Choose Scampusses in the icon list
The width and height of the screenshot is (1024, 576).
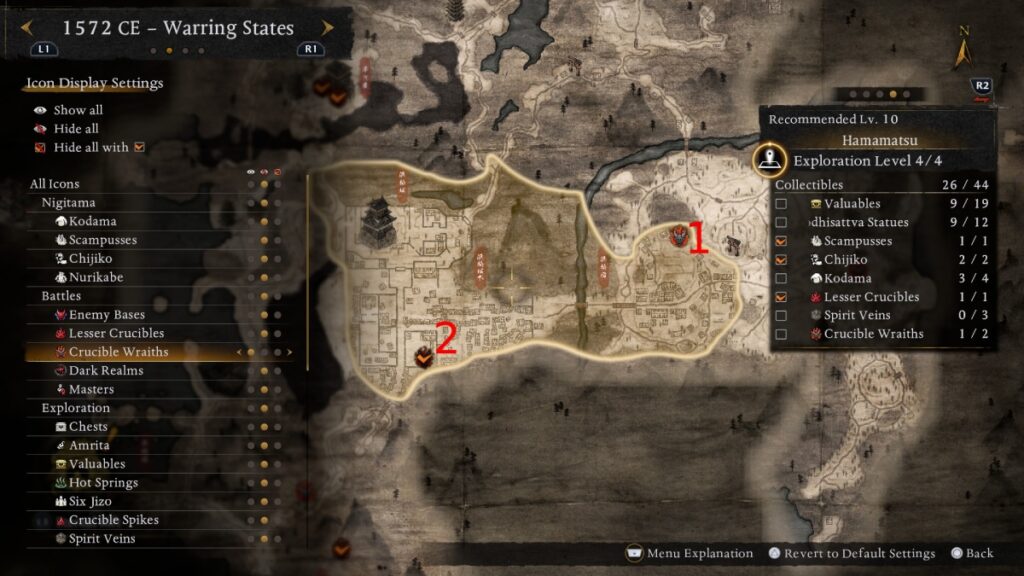(x=102, y=240)
